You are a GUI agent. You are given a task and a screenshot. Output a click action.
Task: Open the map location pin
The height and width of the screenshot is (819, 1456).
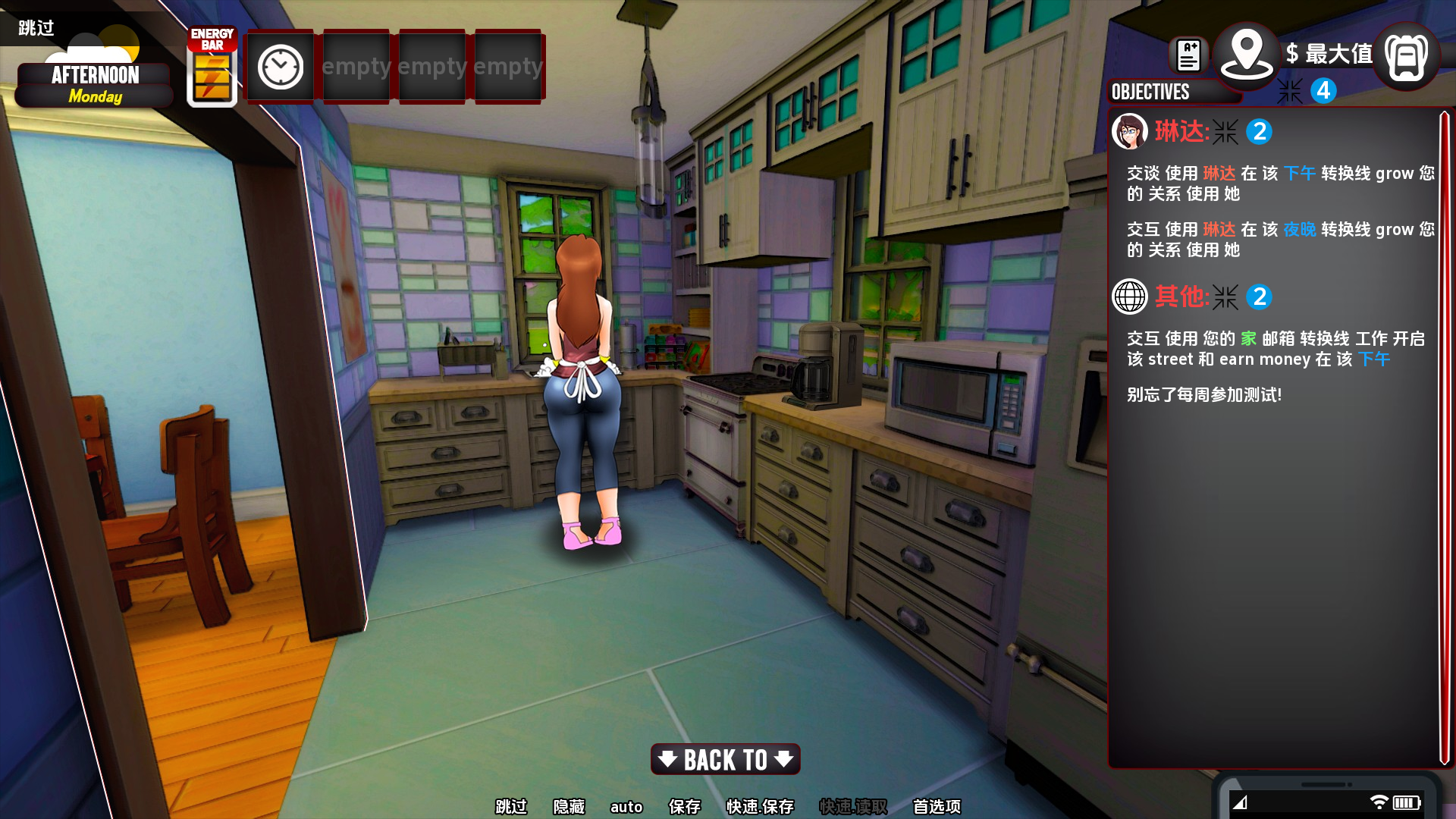(1246, 53)
